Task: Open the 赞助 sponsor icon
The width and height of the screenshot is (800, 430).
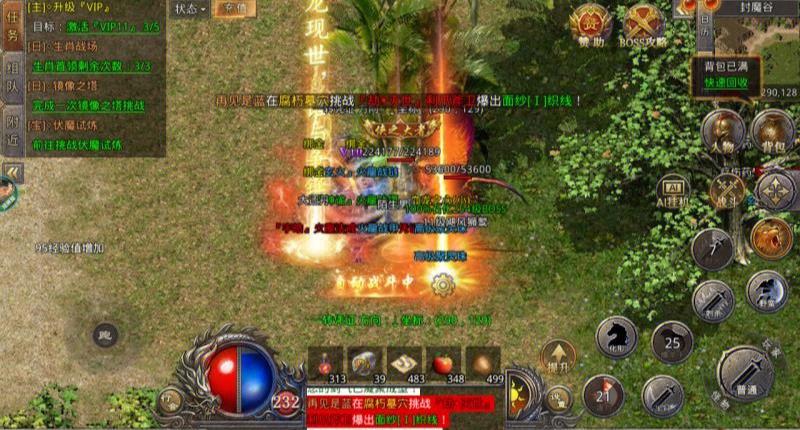Action: click(592, 24)
